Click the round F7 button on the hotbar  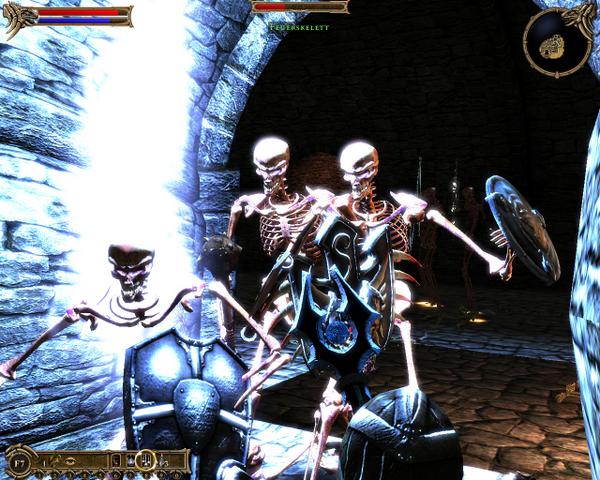(x=19, y=463)
